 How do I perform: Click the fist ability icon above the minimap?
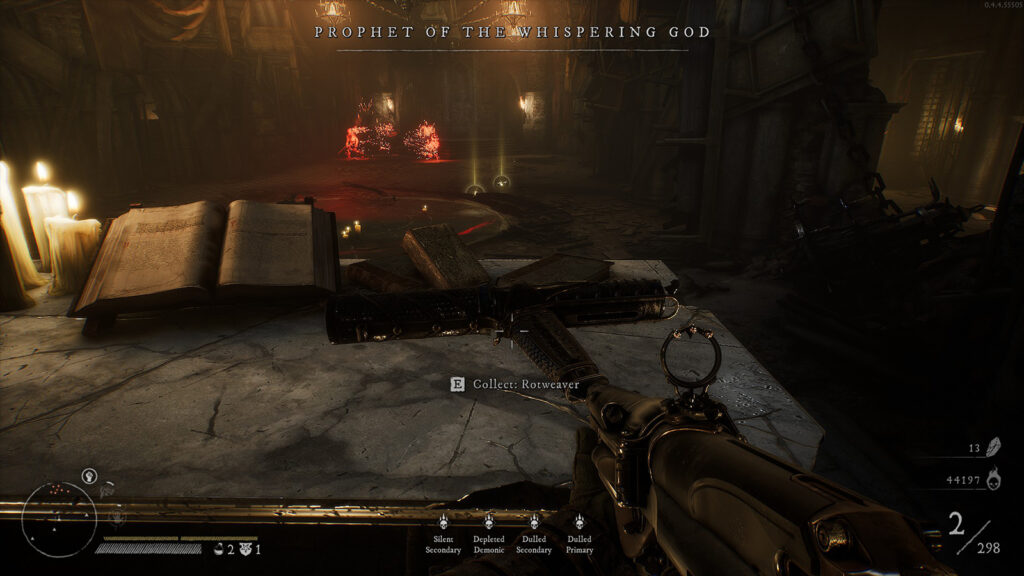click(90, 475)
